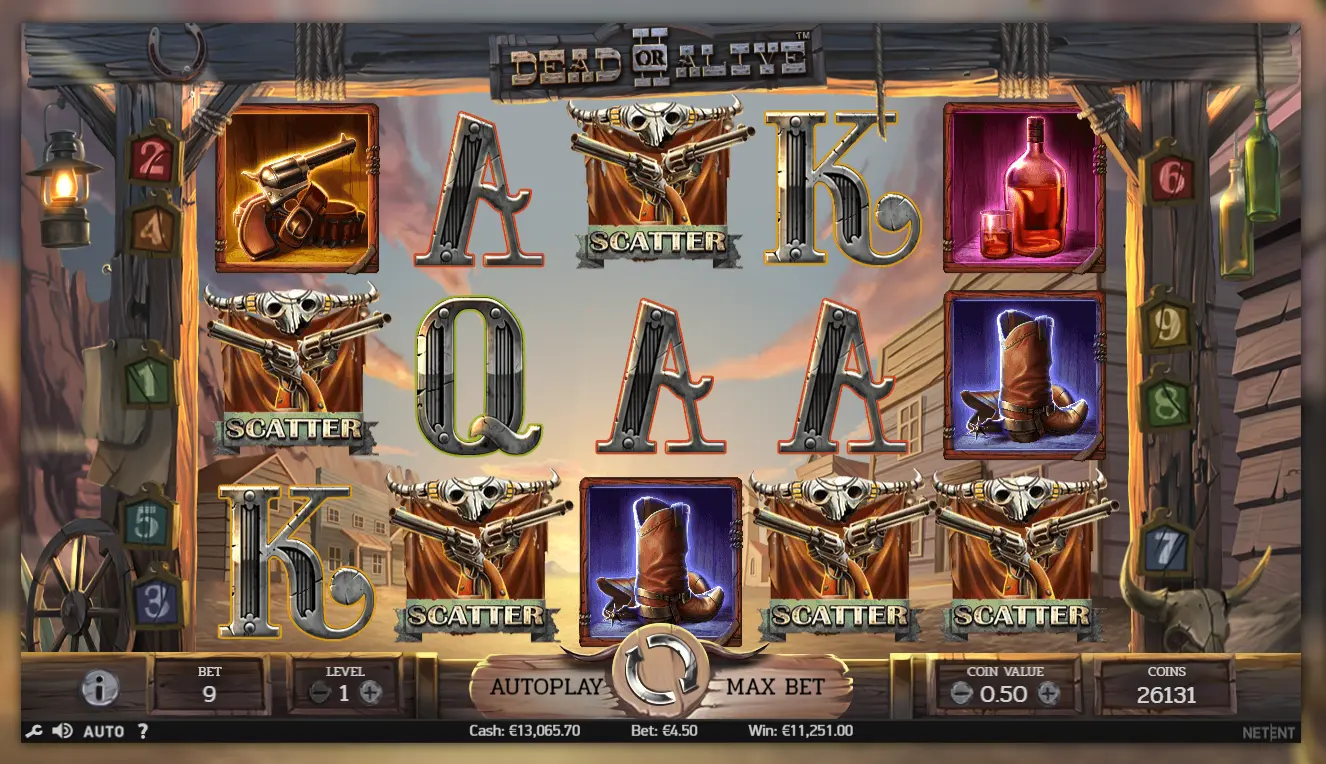Open the AUTO options in the bottom bar
This screenshot has height=764, width=1326.
[103, 731]
